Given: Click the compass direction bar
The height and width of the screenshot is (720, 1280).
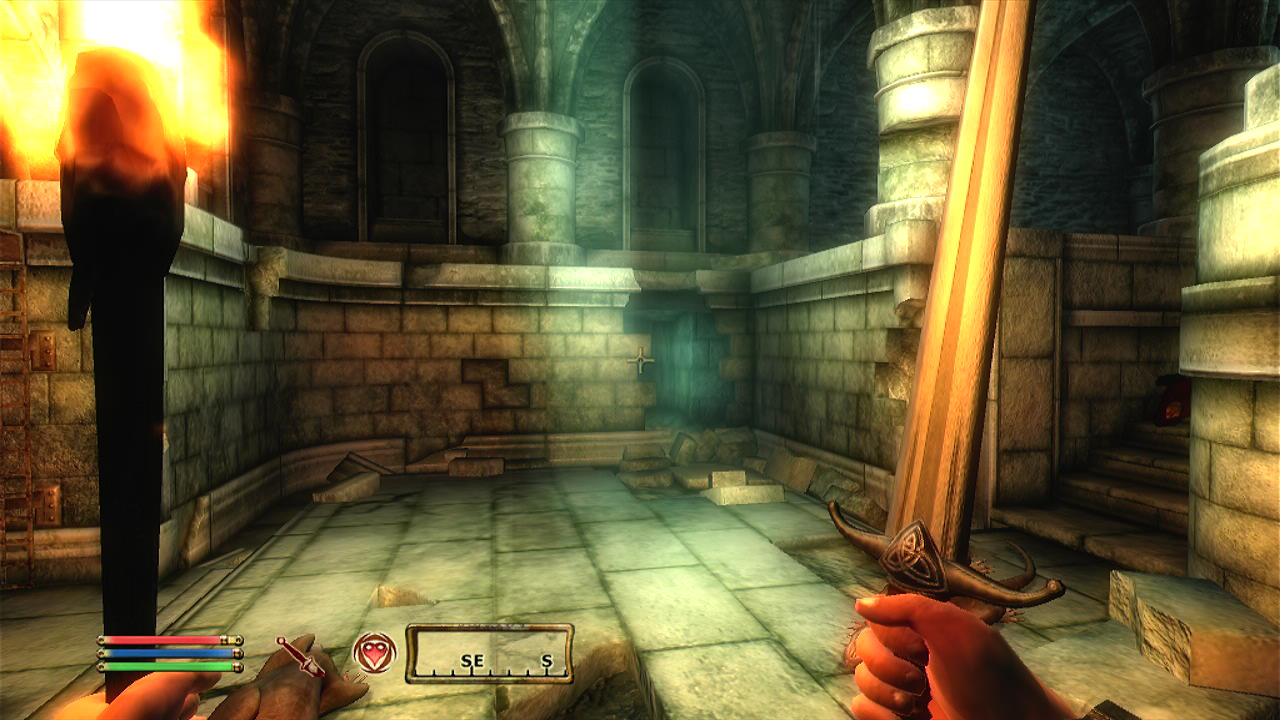Looking at the screenshot, I should 489,654.
